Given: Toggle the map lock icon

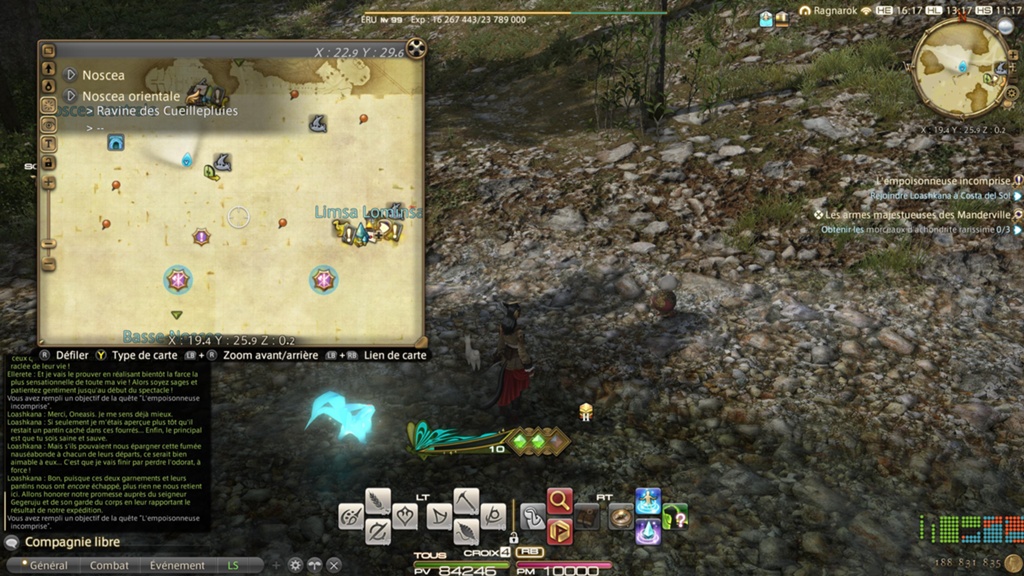Looking at the screenshot, I should (48, 163).
